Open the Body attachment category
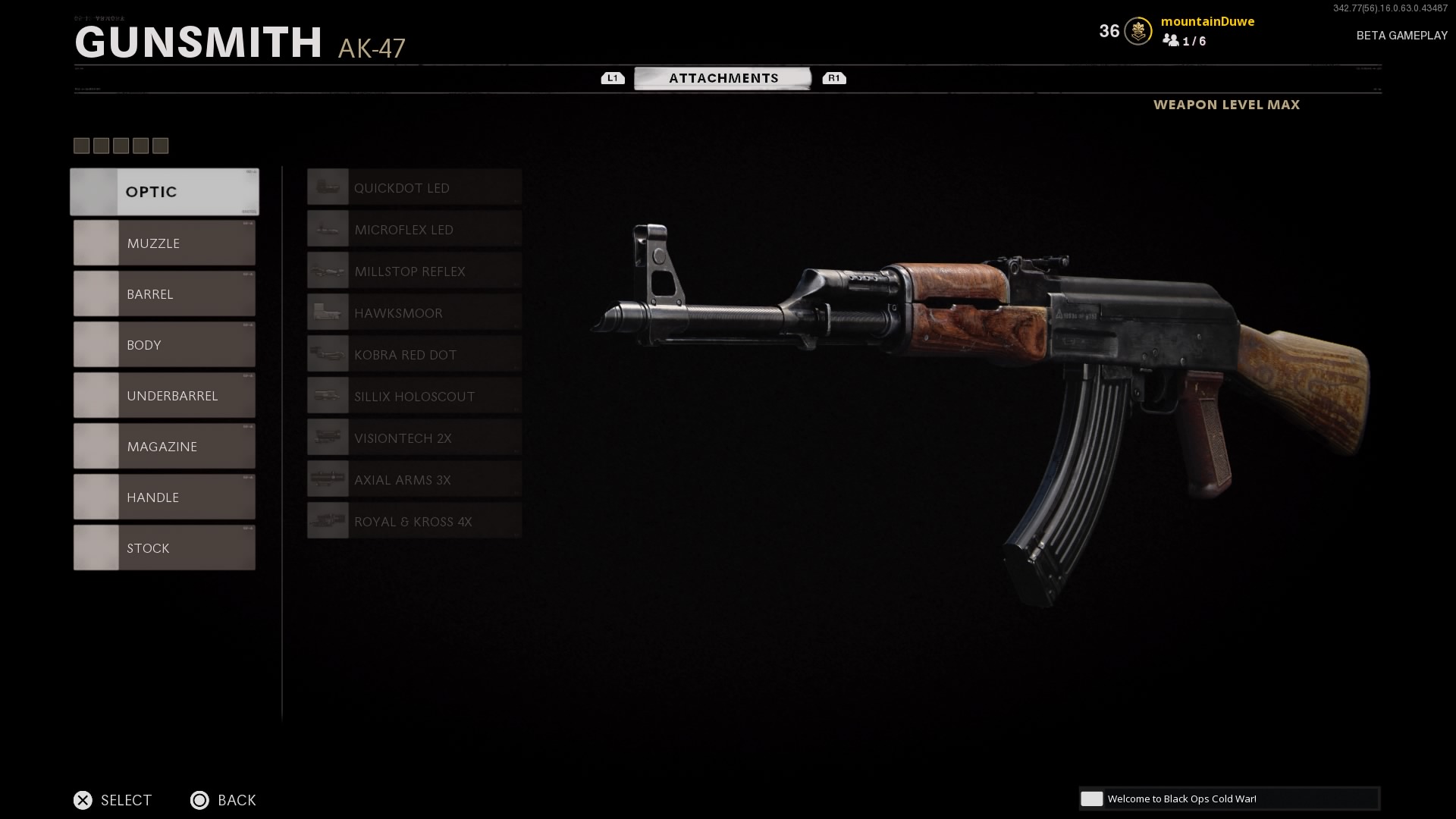 coord(165,345)
